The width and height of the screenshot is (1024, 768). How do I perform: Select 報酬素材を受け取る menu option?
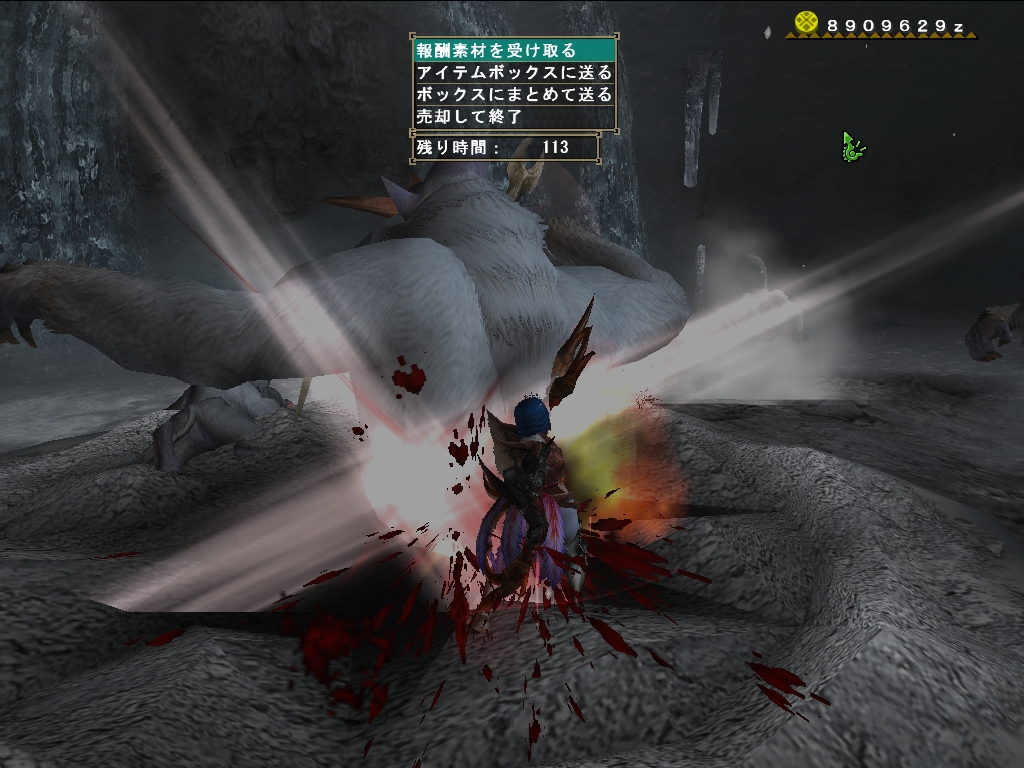[513, 50]
